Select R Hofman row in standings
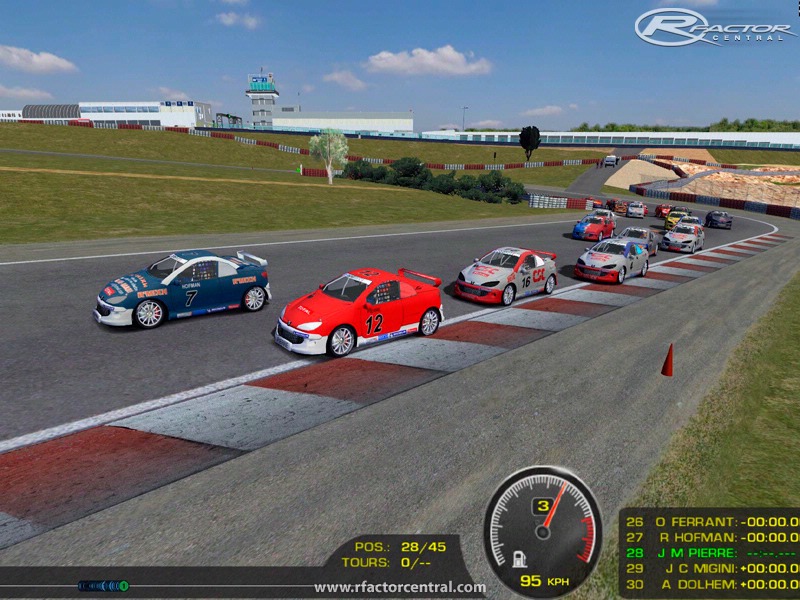 [710, 537]
